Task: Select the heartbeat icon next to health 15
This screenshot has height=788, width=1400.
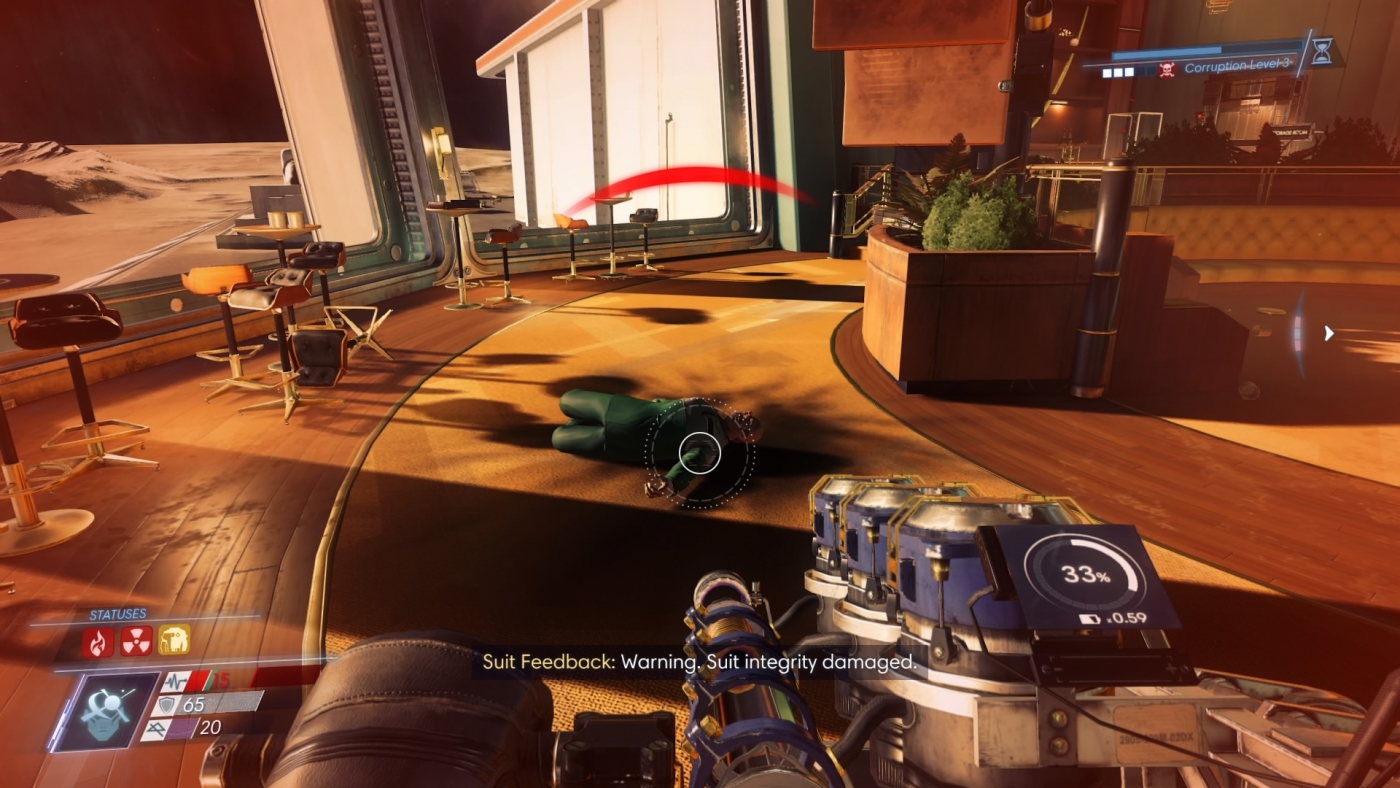Action: [175, 681]
